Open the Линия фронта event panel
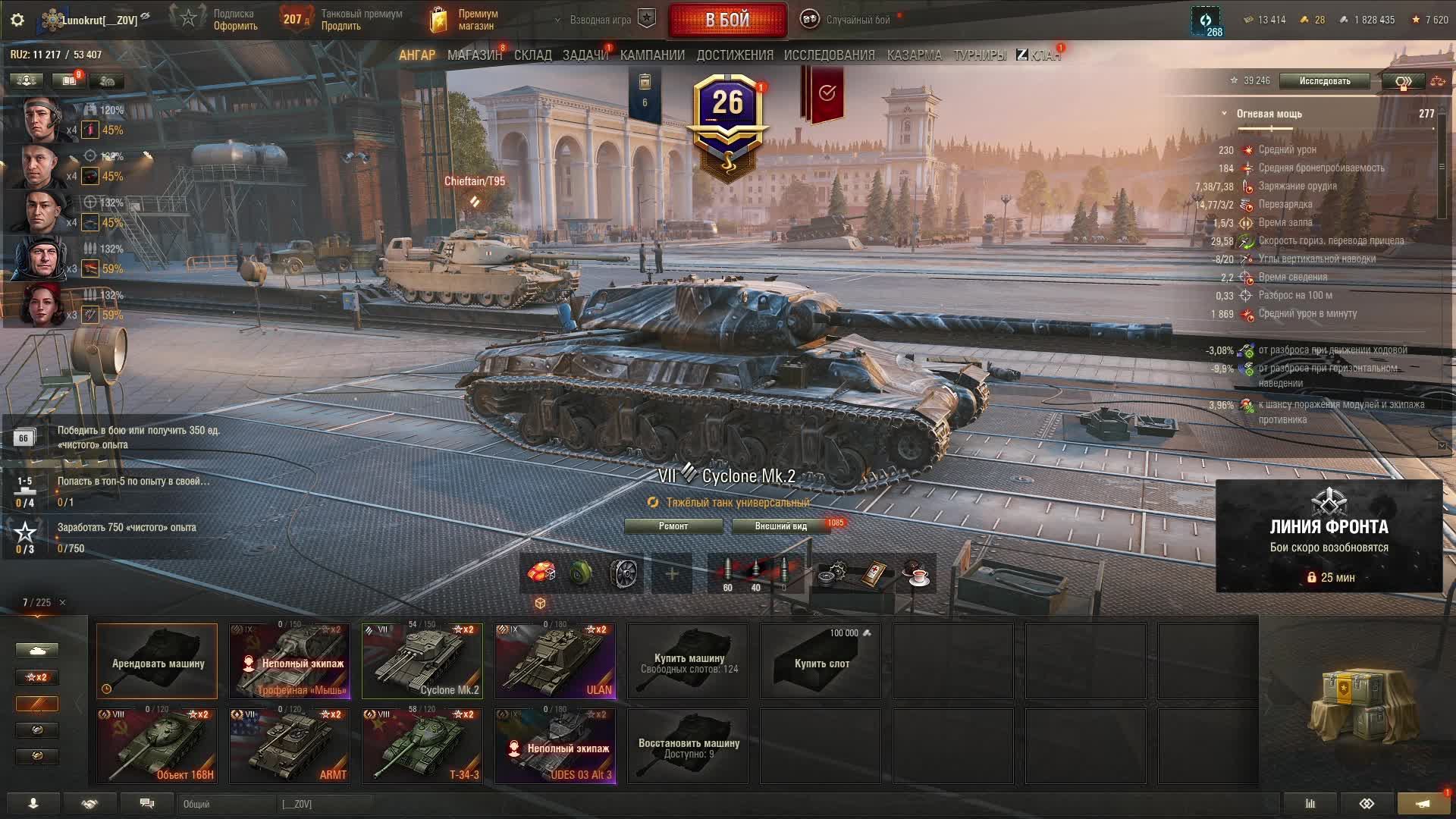 pyautogui.click(x=1329, y=535)
